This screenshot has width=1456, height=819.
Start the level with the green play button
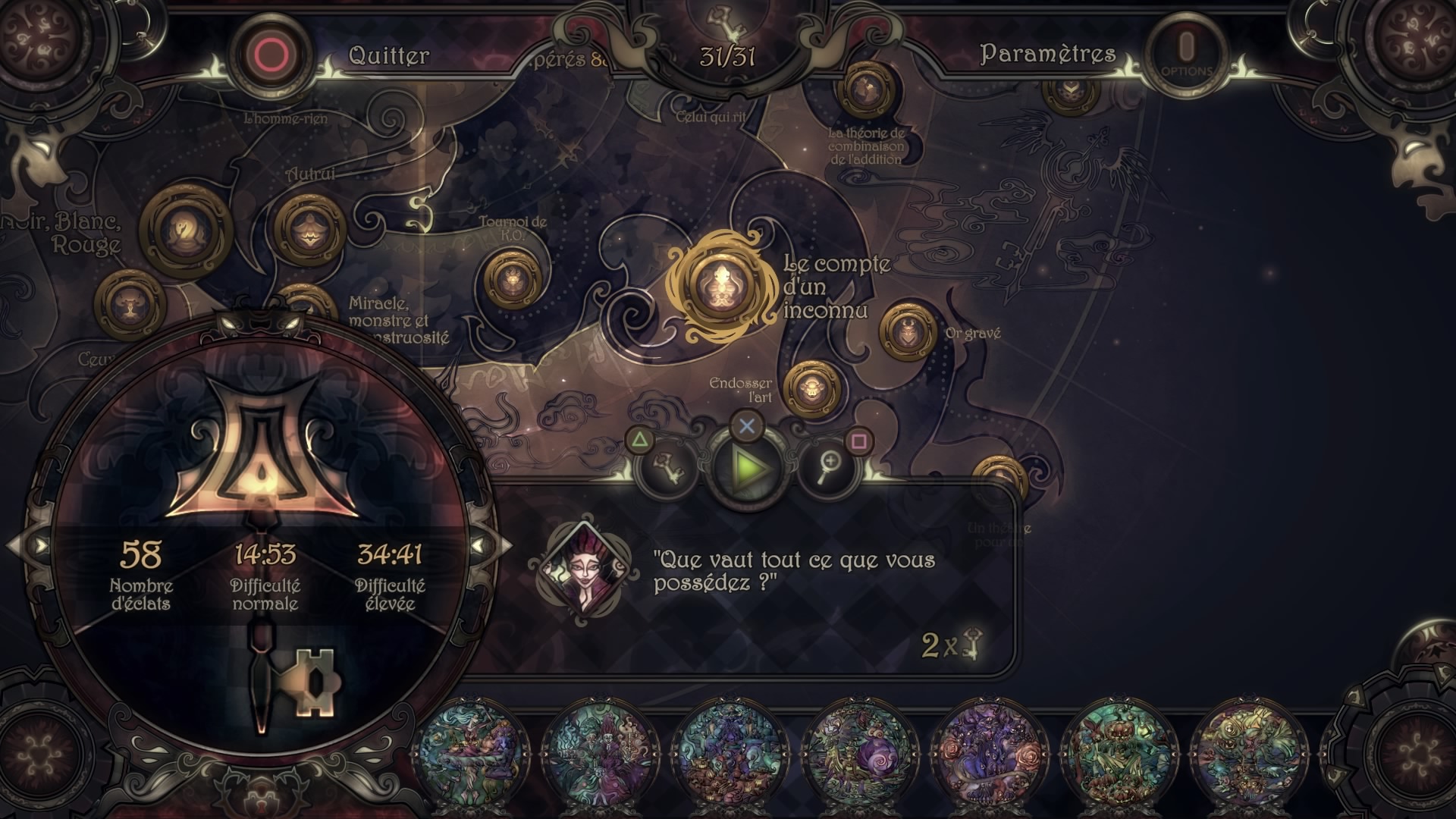tap(748, 467)
